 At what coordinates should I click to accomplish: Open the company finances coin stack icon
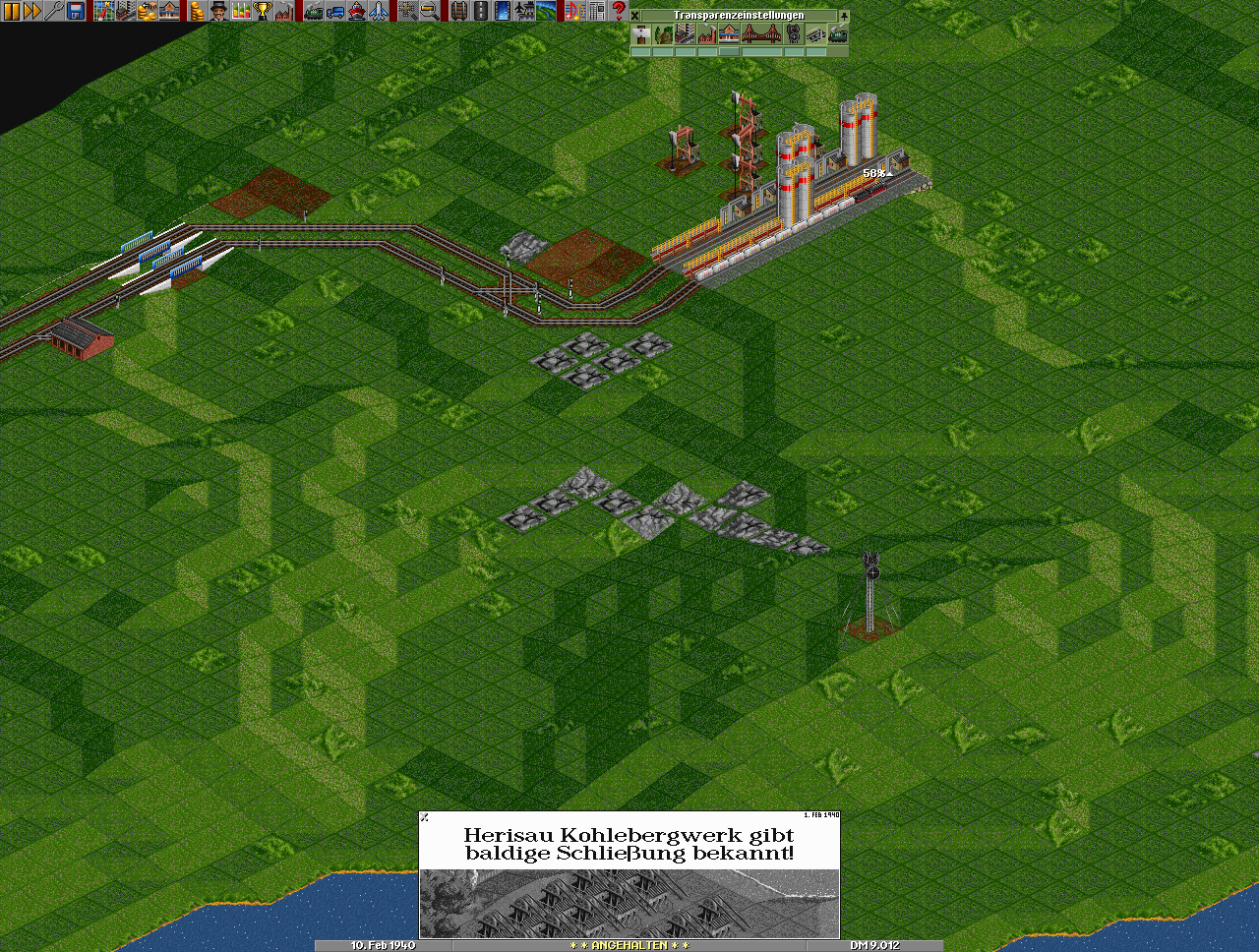[197, 11]
